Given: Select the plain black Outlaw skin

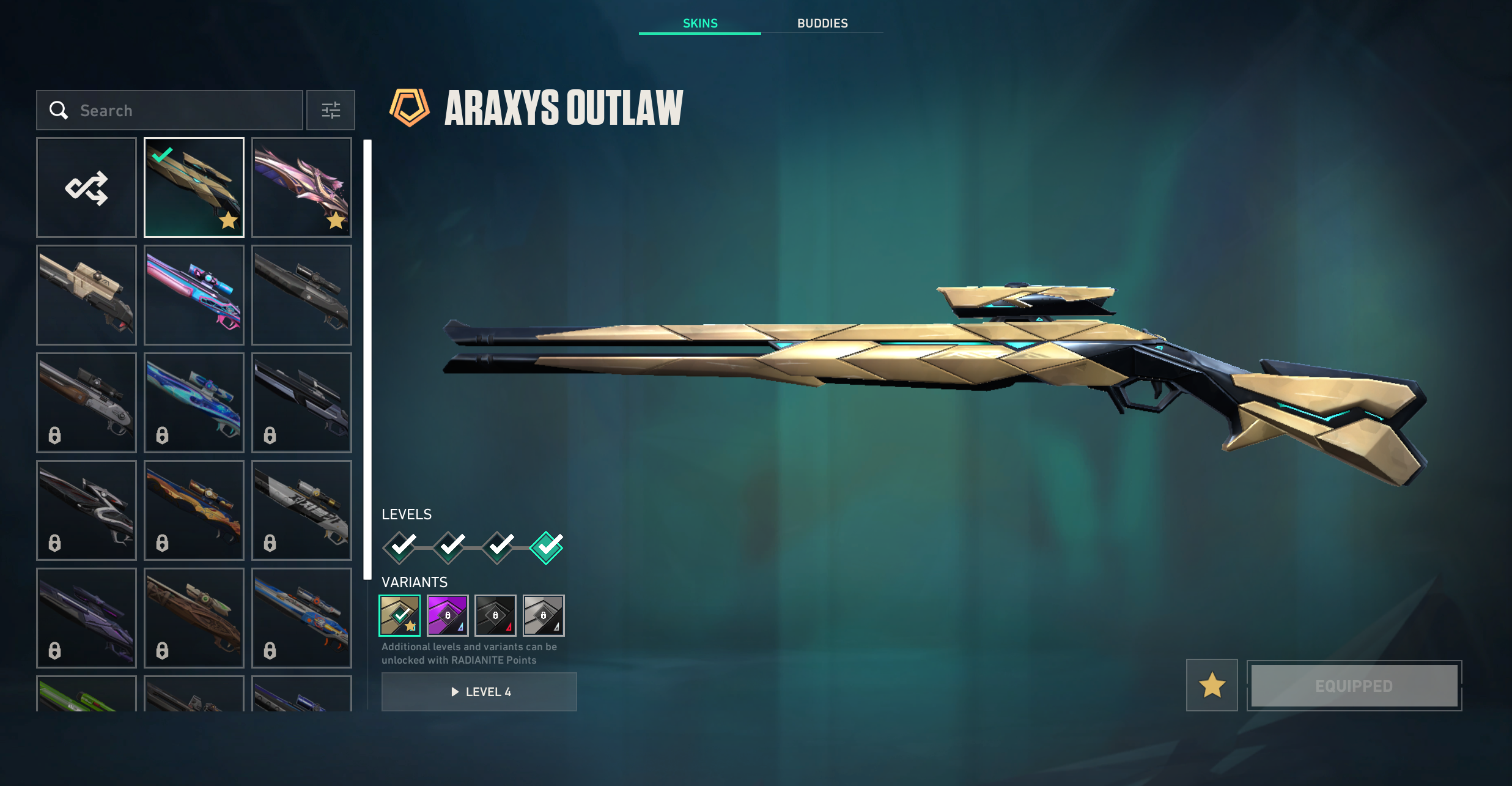Looking at the screenshot, I should [x=301, y=295].
